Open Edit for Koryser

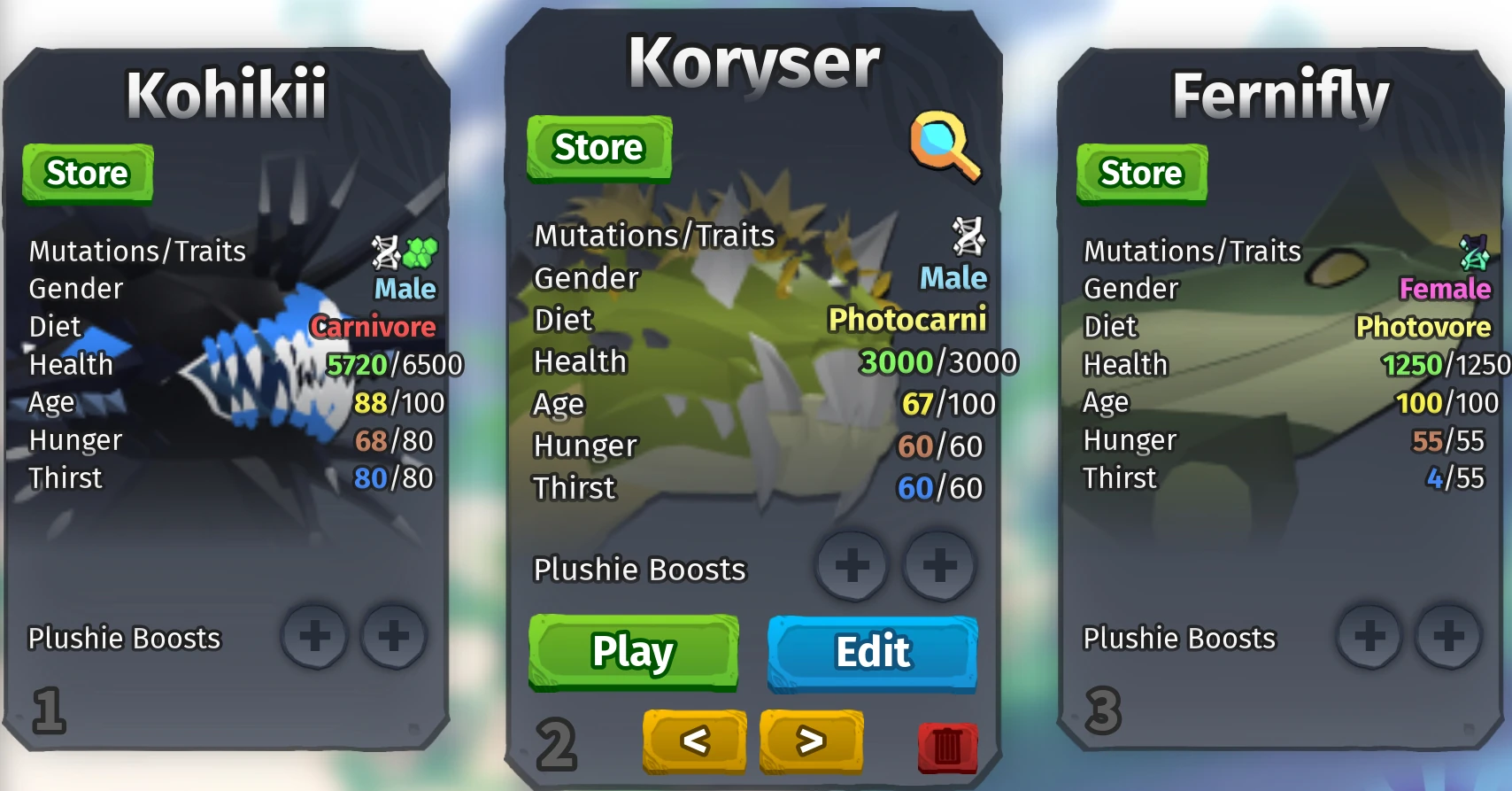click(x=871, y=651)
